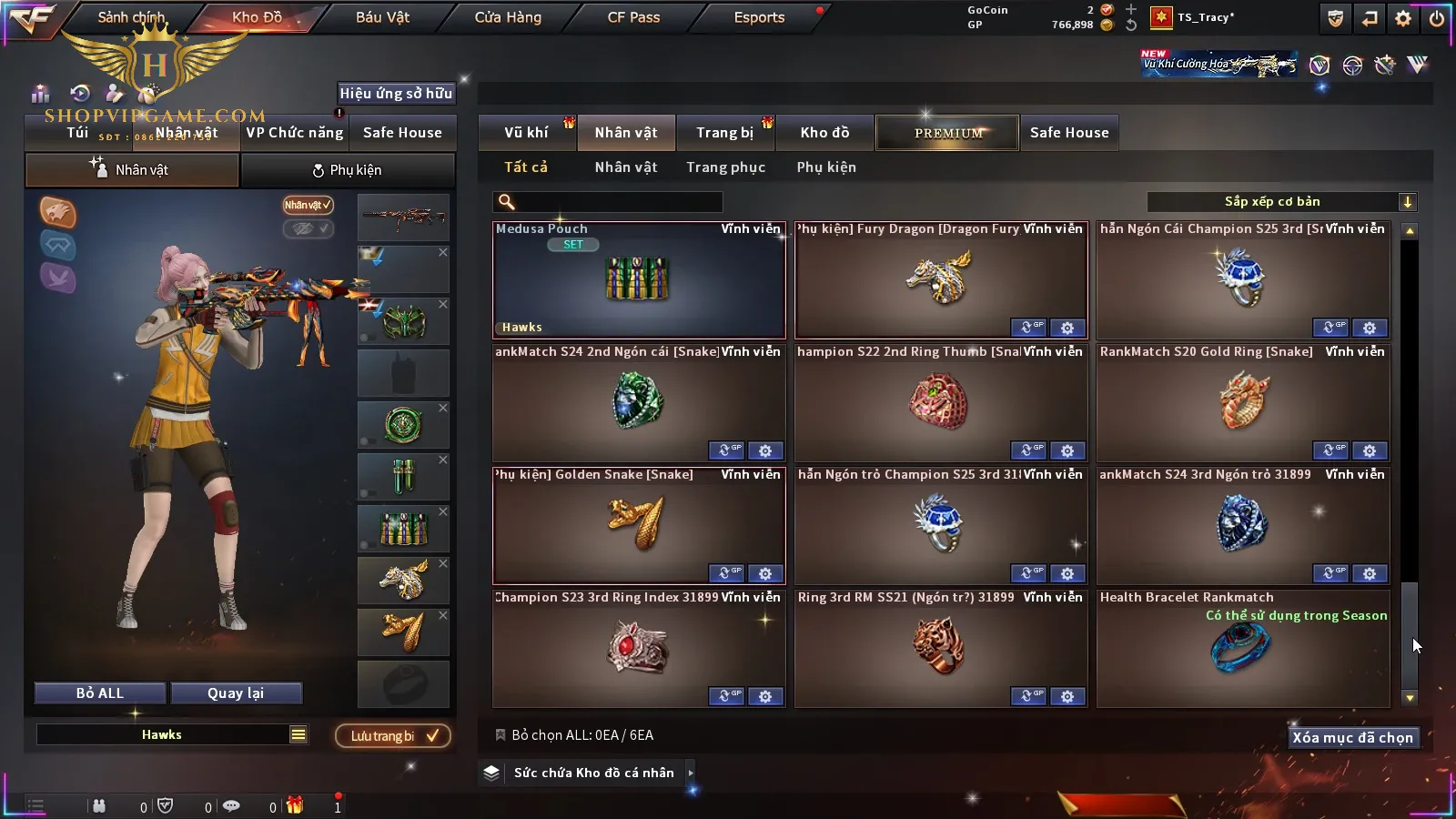The width and height of the screenshot is (1456, 819).
Task: Open the gear settings icon
Action: click(x=1403, y=18)
